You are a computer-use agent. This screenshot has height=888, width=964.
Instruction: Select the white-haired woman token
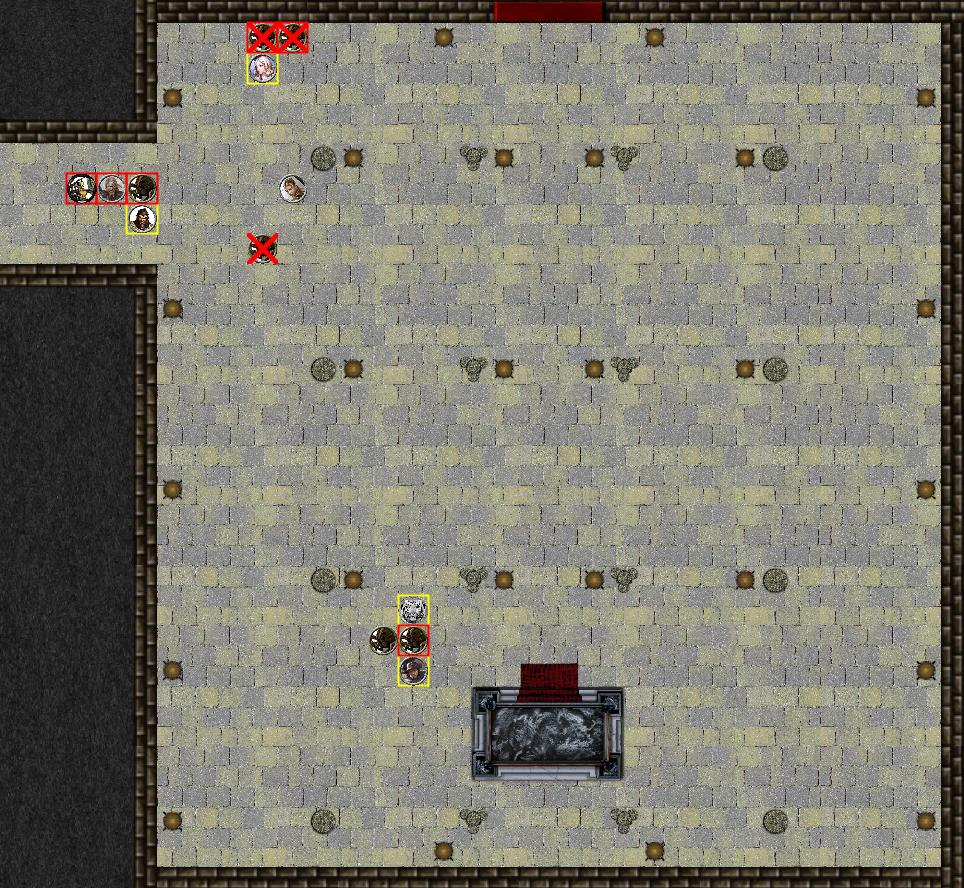(x=263, y=69)
